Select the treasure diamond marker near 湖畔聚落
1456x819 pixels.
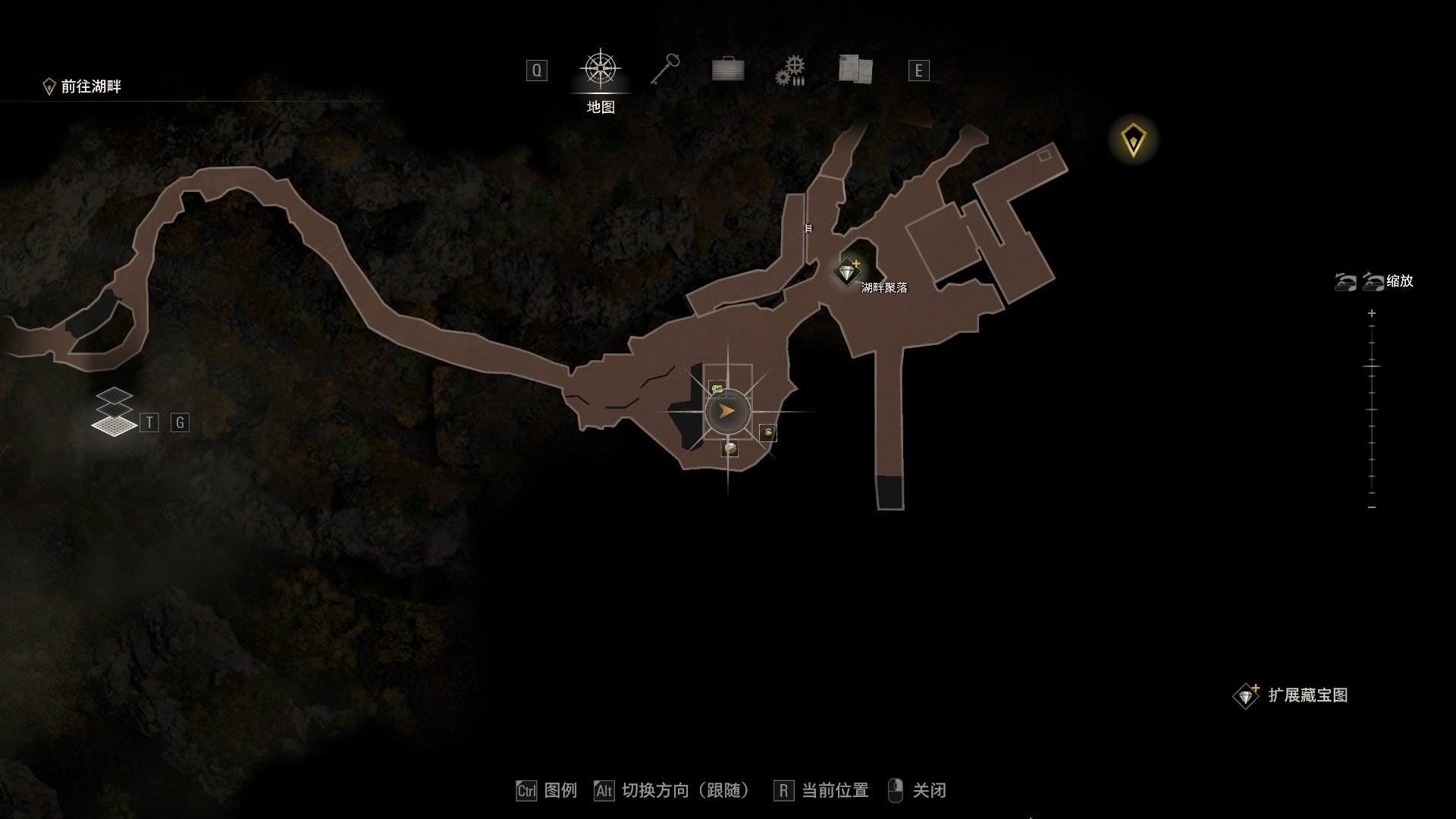tap(846, 271)
